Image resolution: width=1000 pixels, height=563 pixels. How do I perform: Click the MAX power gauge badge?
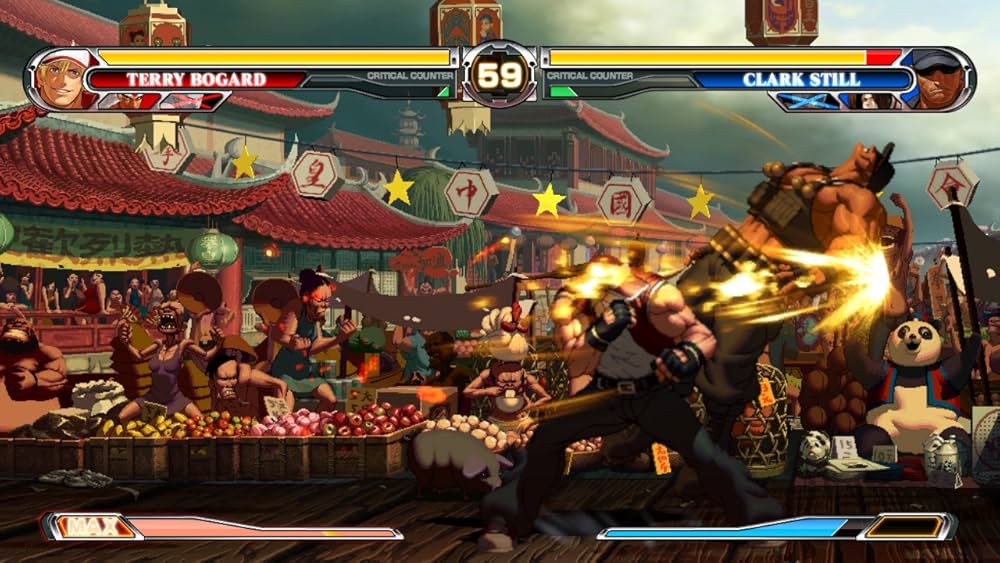(x=91, y=526)
